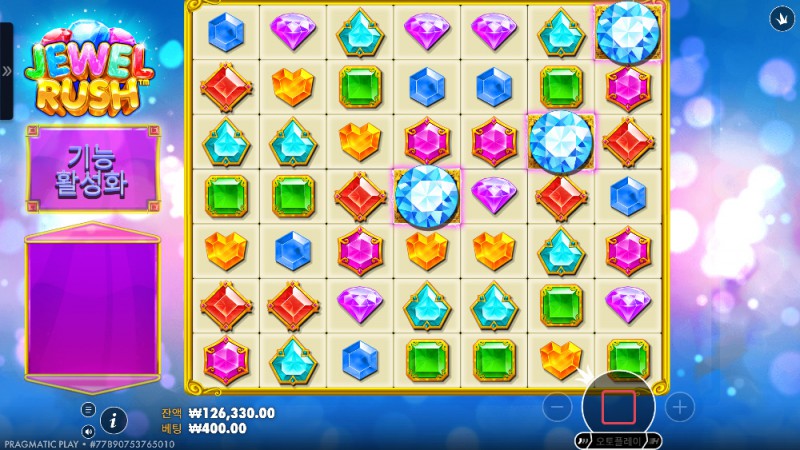This screenshot has height=450, width=800.
Task: Increase the bet with the plus button
Action: coord(680,407)
